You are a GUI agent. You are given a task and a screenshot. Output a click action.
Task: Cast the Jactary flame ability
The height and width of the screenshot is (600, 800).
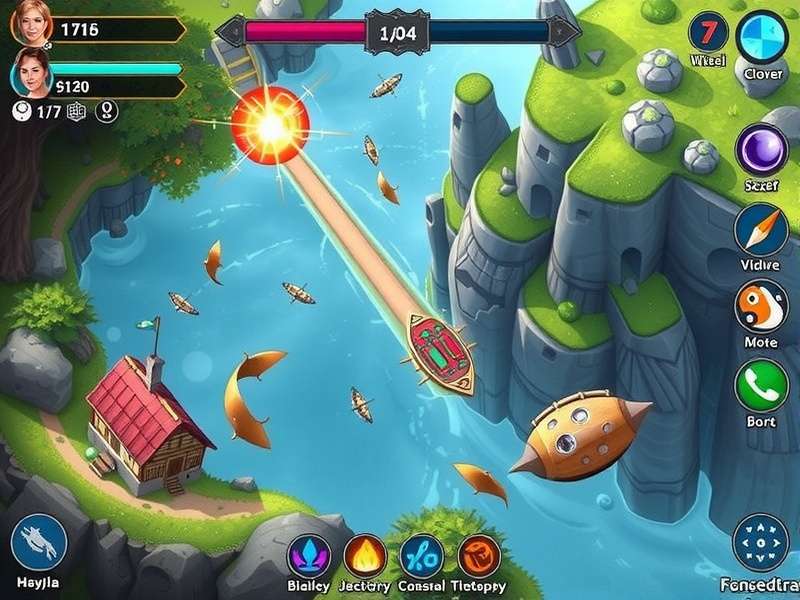pyautogui.click(x=365, y=557)
